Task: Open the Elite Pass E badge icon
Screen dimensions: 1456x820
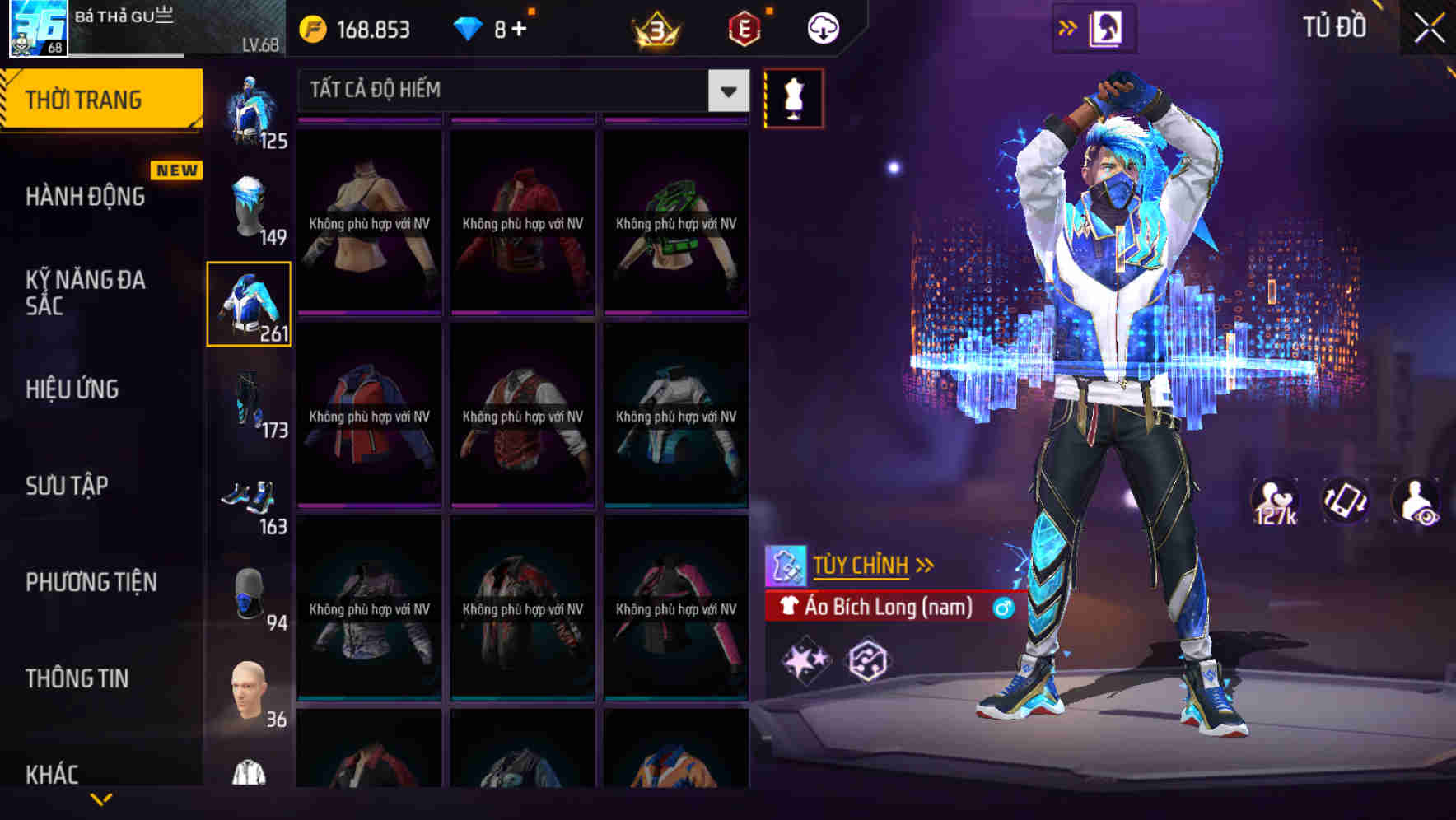Action: (x=740, y=27)
